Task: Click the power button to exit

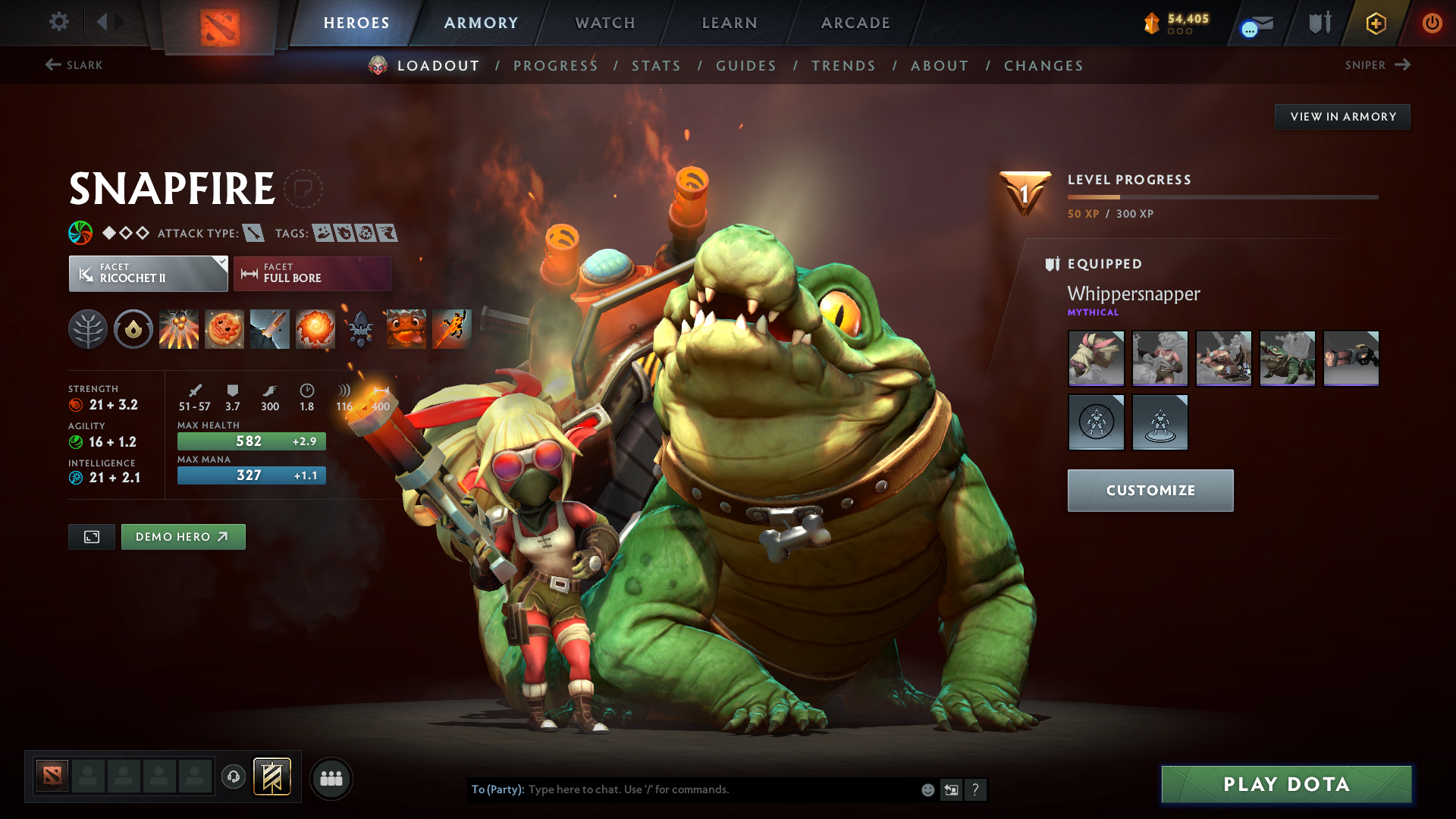Action: point(1432,23)
